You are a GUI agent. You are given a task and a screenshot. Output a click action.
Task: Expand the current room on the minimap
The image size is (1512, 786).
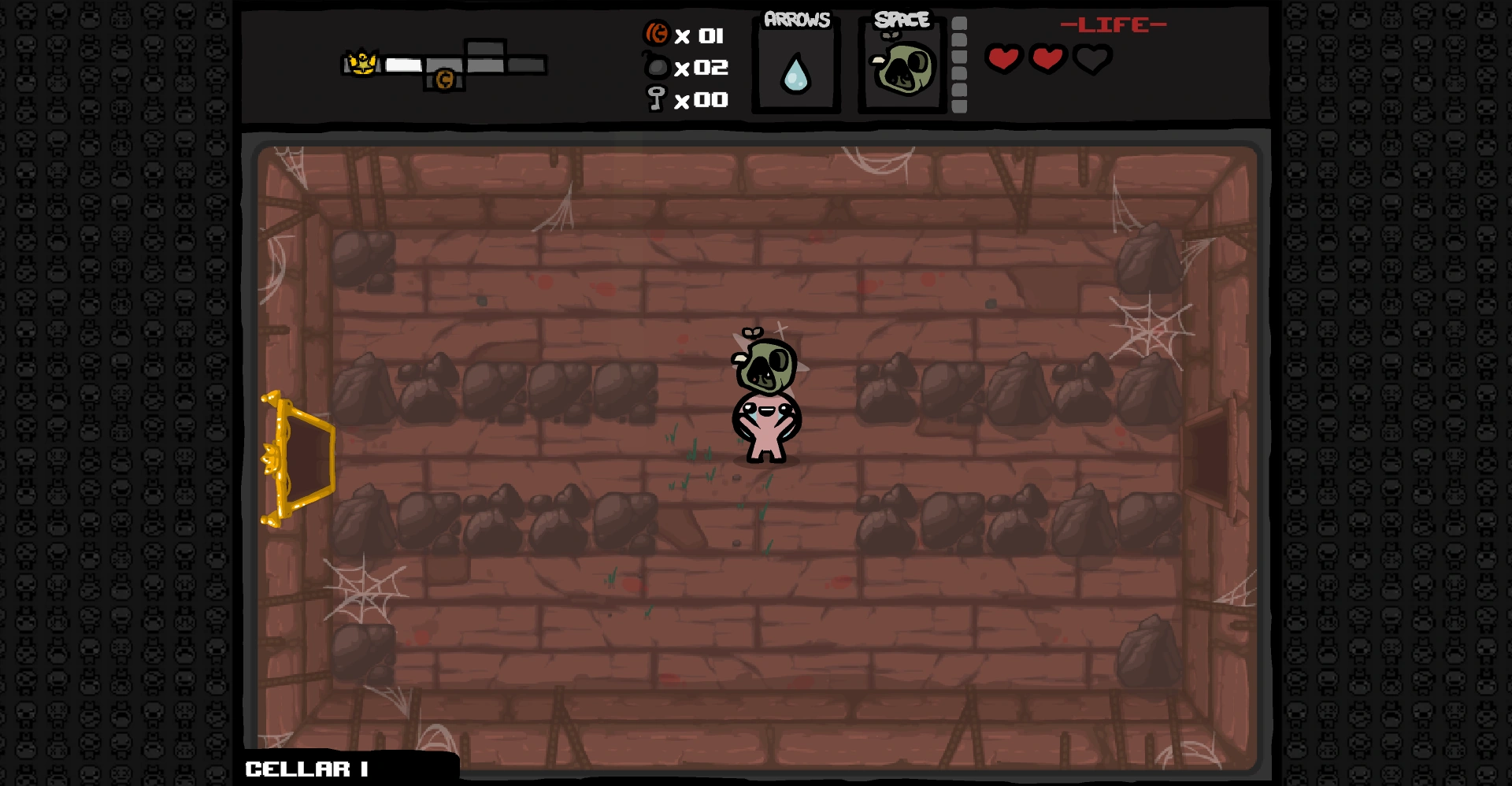click(403, 65)
